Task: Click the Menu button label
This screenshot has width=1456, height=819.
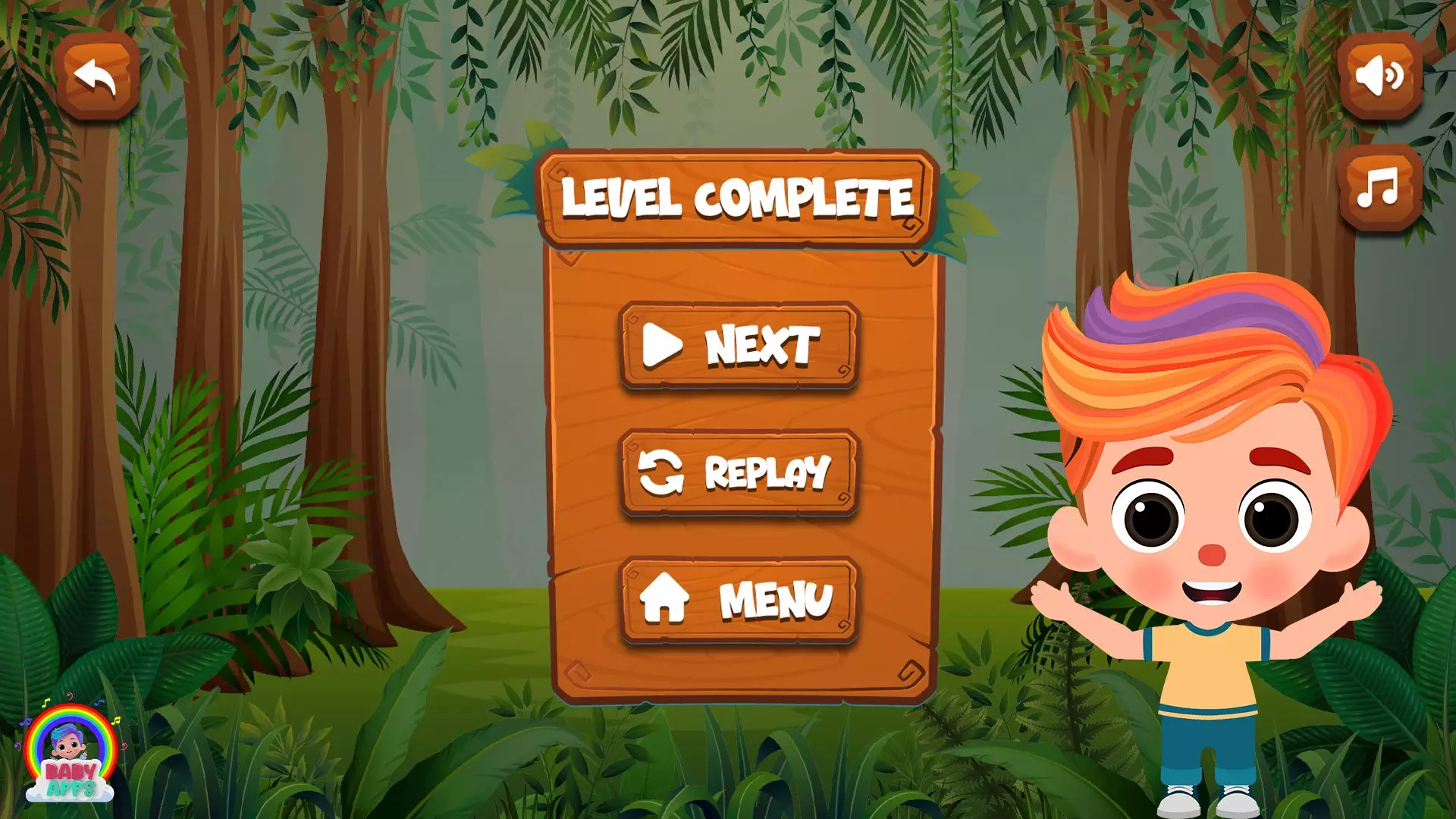Action: point(776,599)
